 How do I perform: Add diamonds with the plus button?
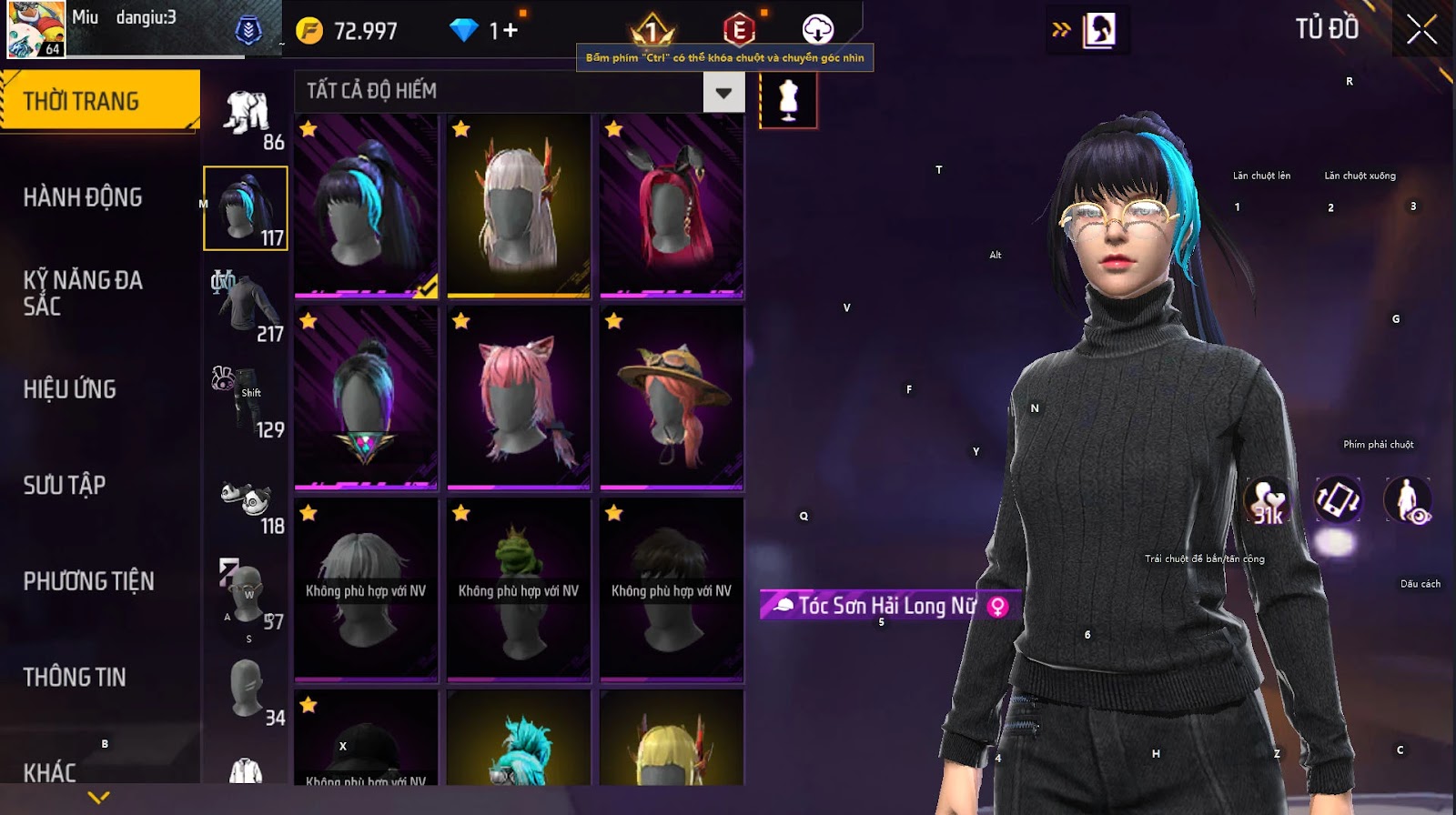510,31
